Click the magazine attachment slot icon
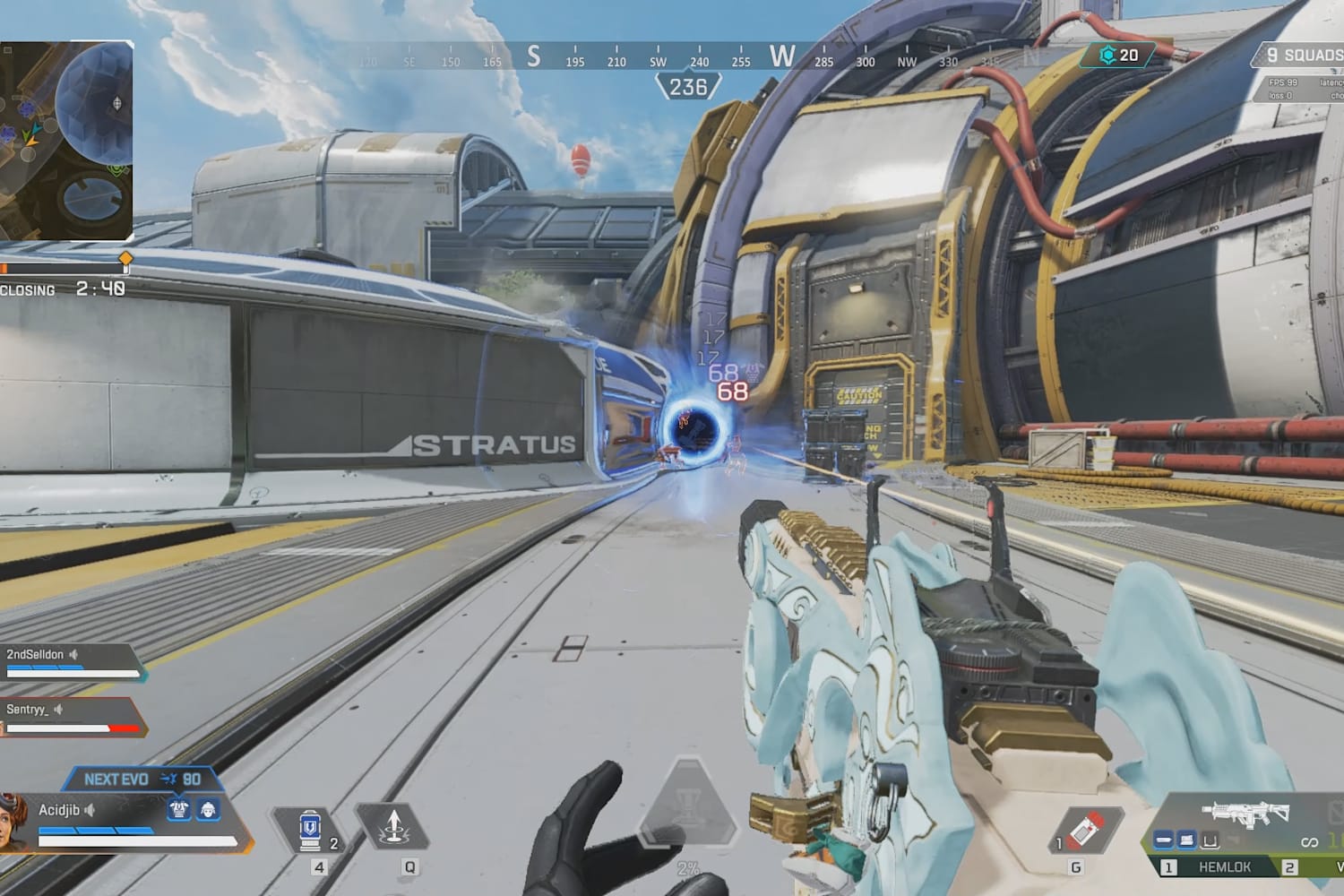The width and height of the screenshot is (1344, 896). 1186,840
